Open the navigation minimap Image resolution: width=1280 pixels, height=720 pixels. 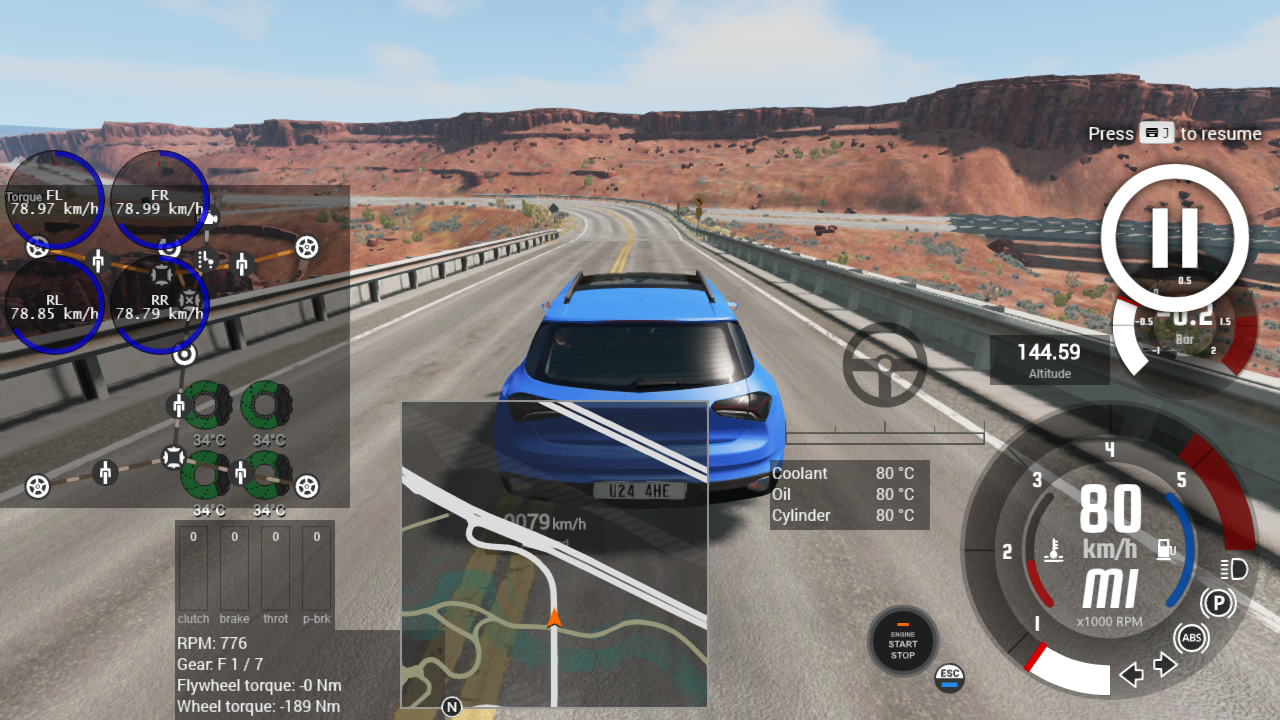554,554
